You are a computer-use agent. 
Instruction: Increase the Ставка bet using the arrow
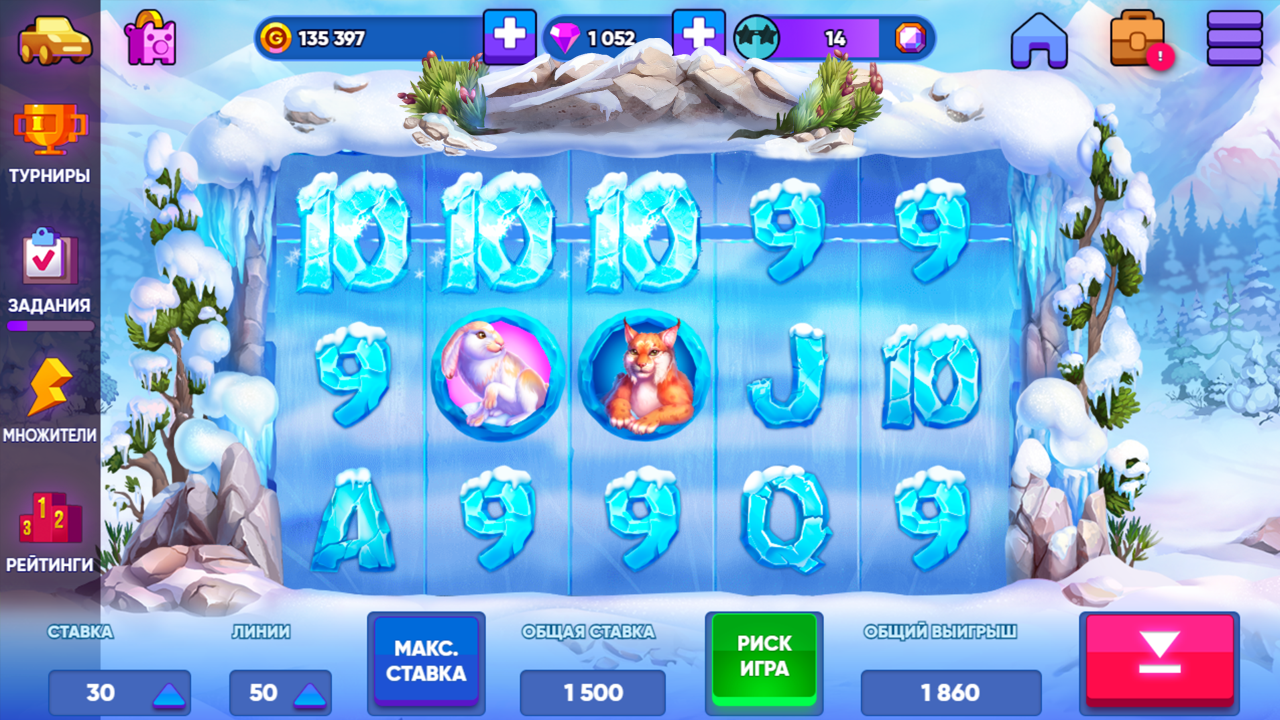pos(170,692)
